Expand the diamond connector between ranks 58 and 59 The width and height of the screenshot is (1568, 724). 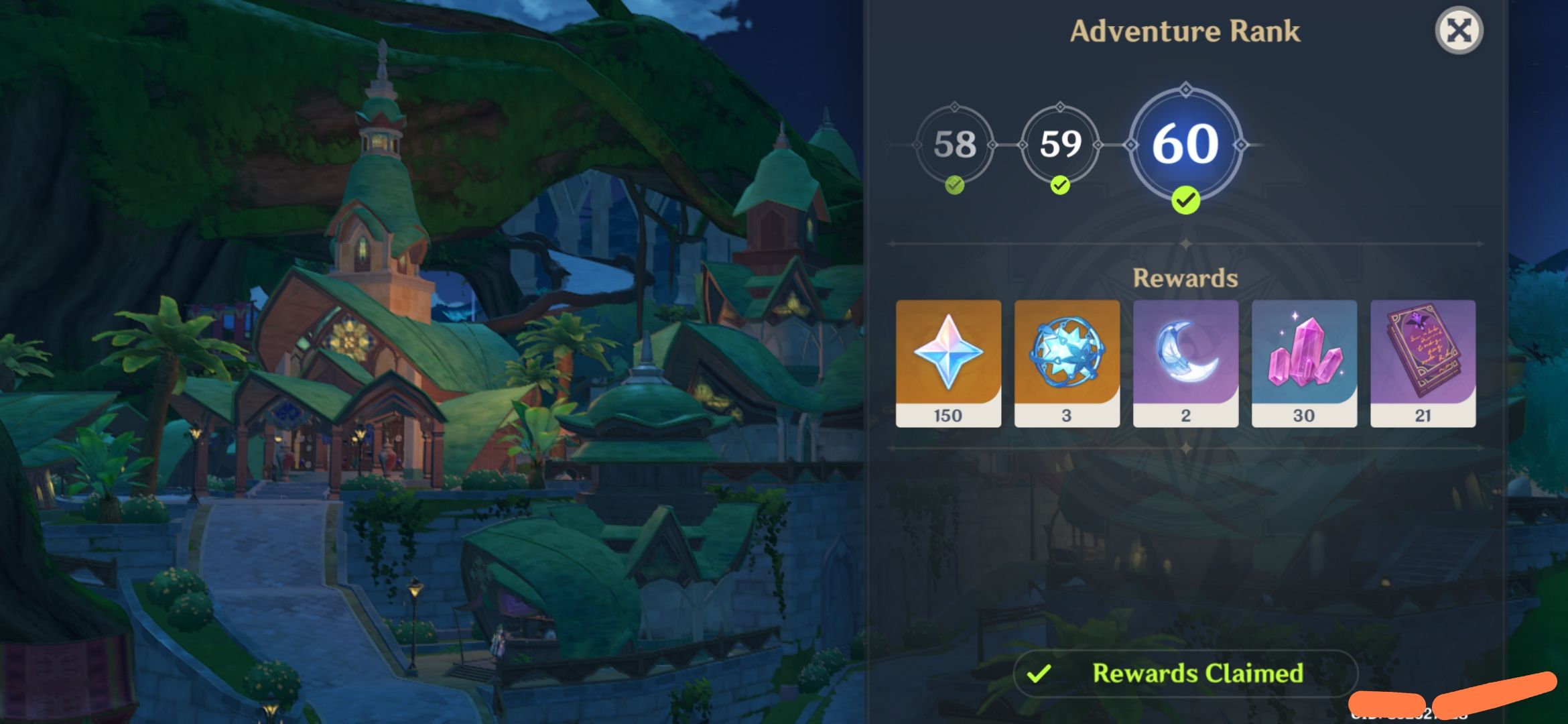(1007, 145)
